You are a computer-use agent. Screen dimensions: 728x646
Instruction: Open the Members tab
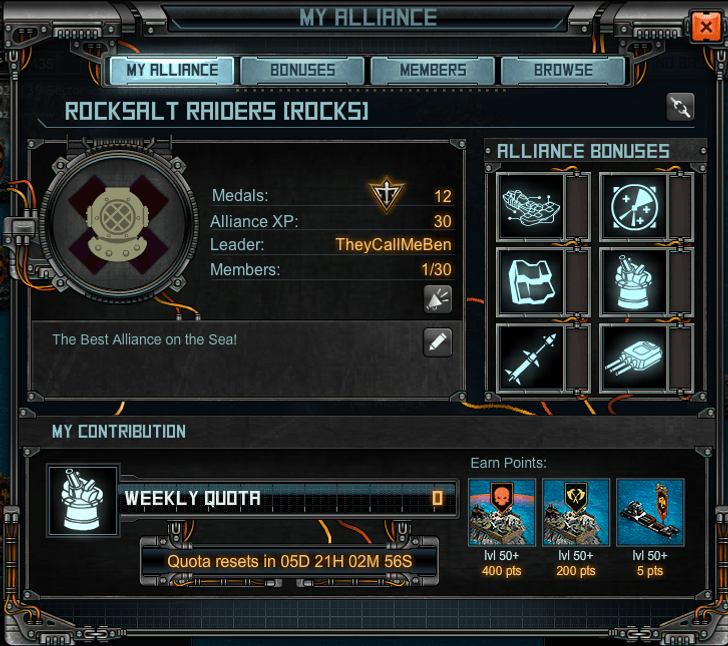point(433,71)
